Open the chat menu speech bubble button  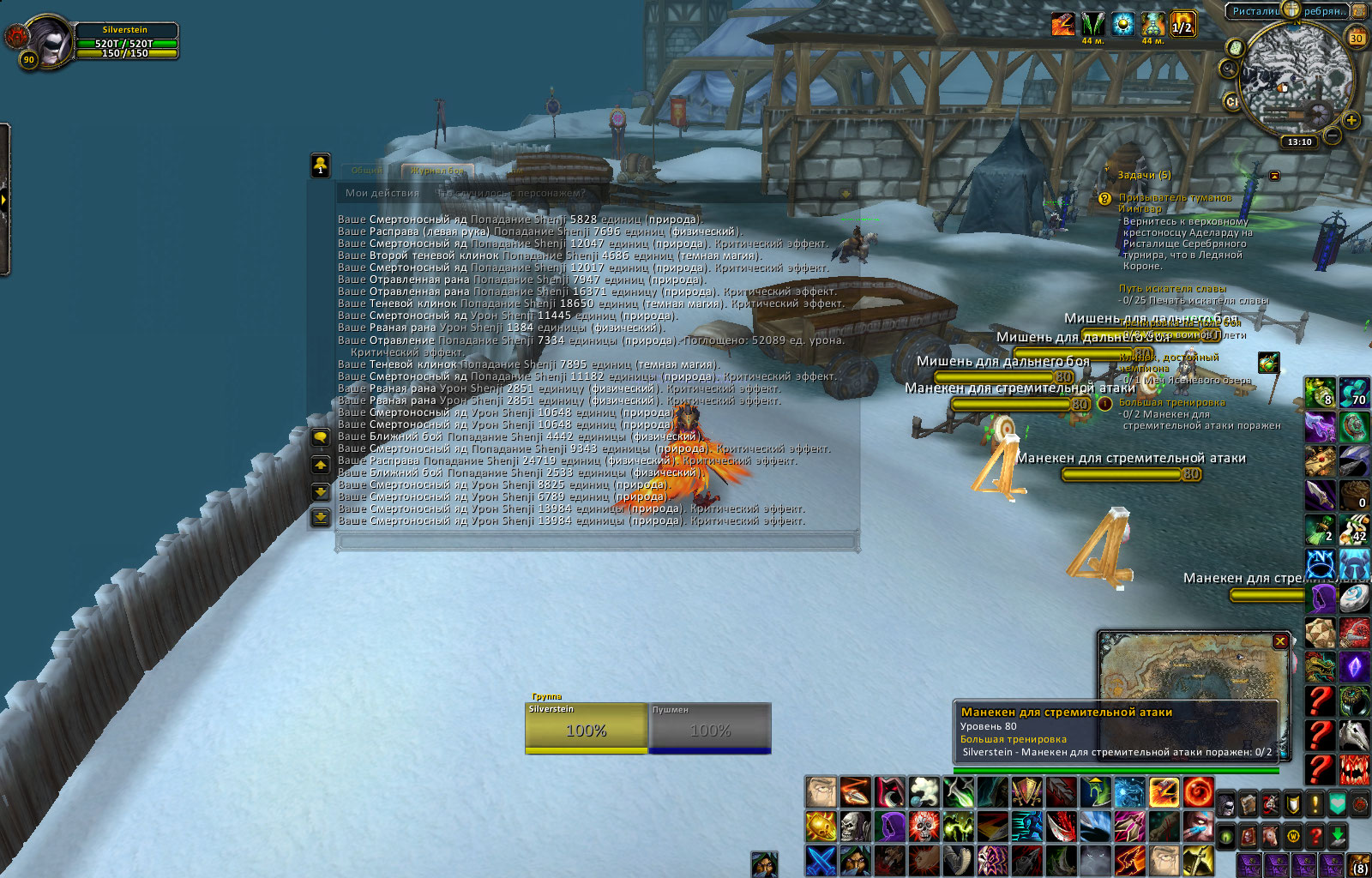click(320, 438)
